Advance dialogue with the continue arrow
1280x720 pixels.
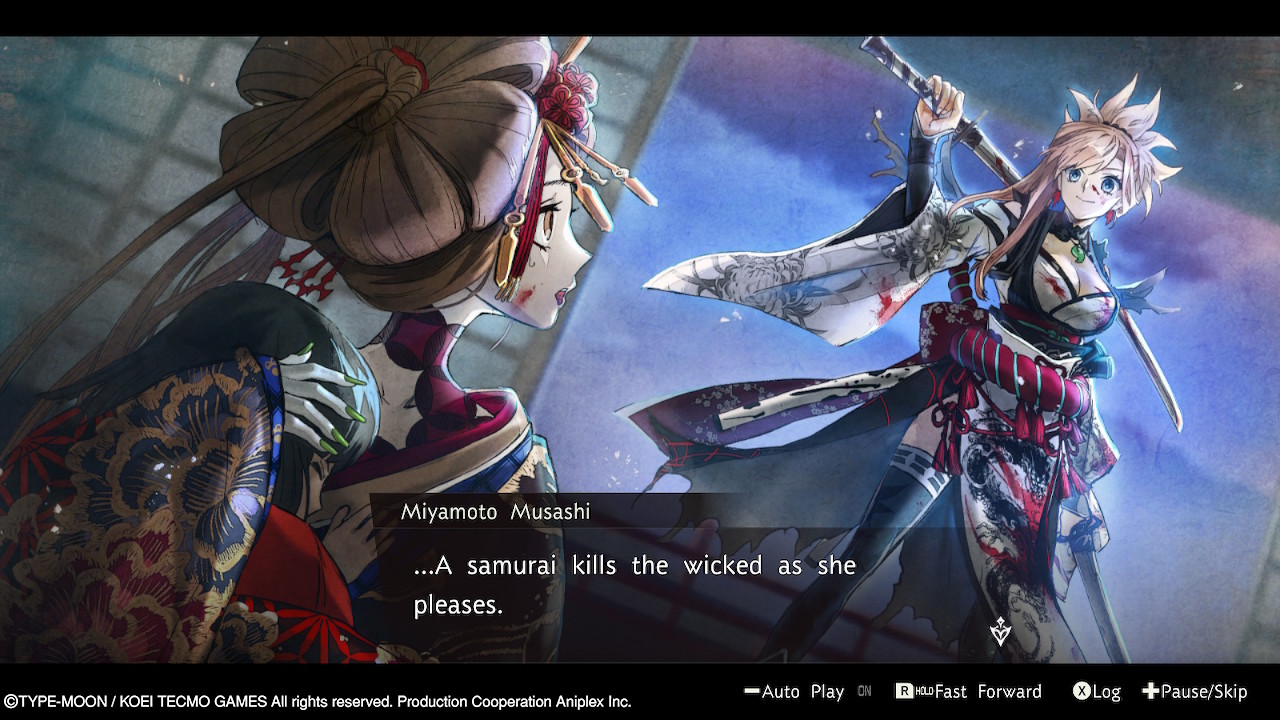pyautogui.click(x=1000, y=632)
